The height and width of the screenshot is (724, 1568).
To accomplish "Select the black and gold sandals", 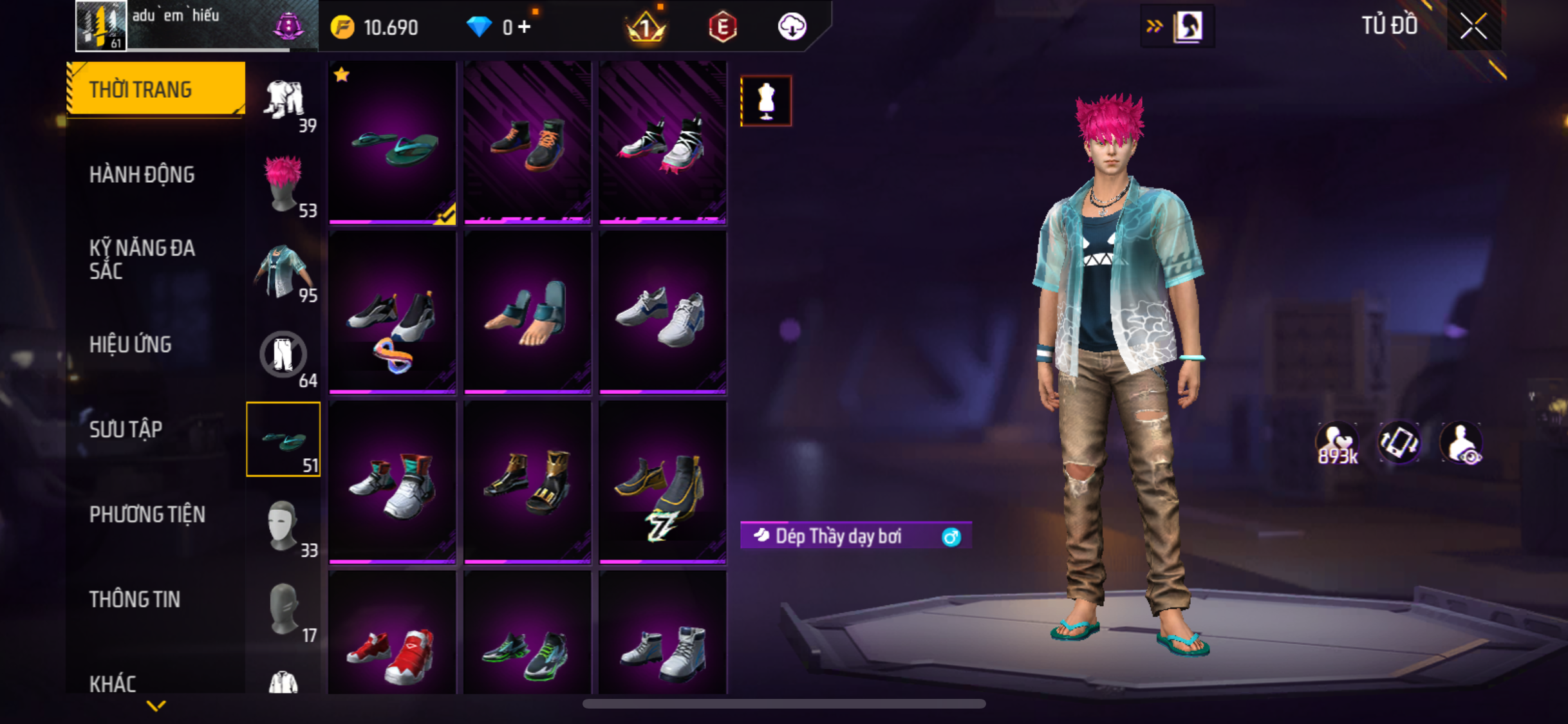I will (527, 483).
